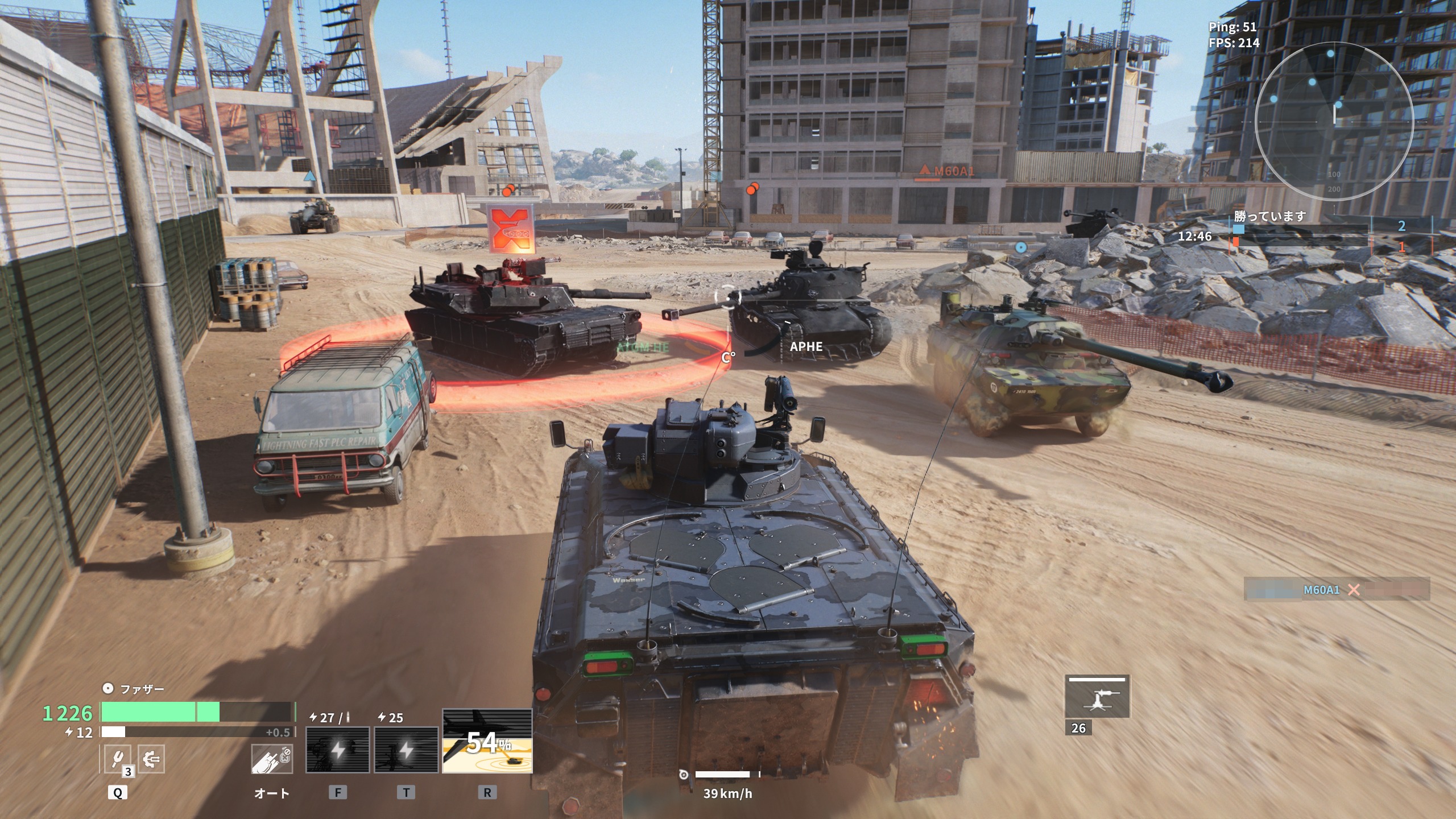Image resolution: width=1456 pixels, height=819 pixels.
Task: Use the second lightning ability costing 25
Action: pyautogui.click(x=406, y=750)
